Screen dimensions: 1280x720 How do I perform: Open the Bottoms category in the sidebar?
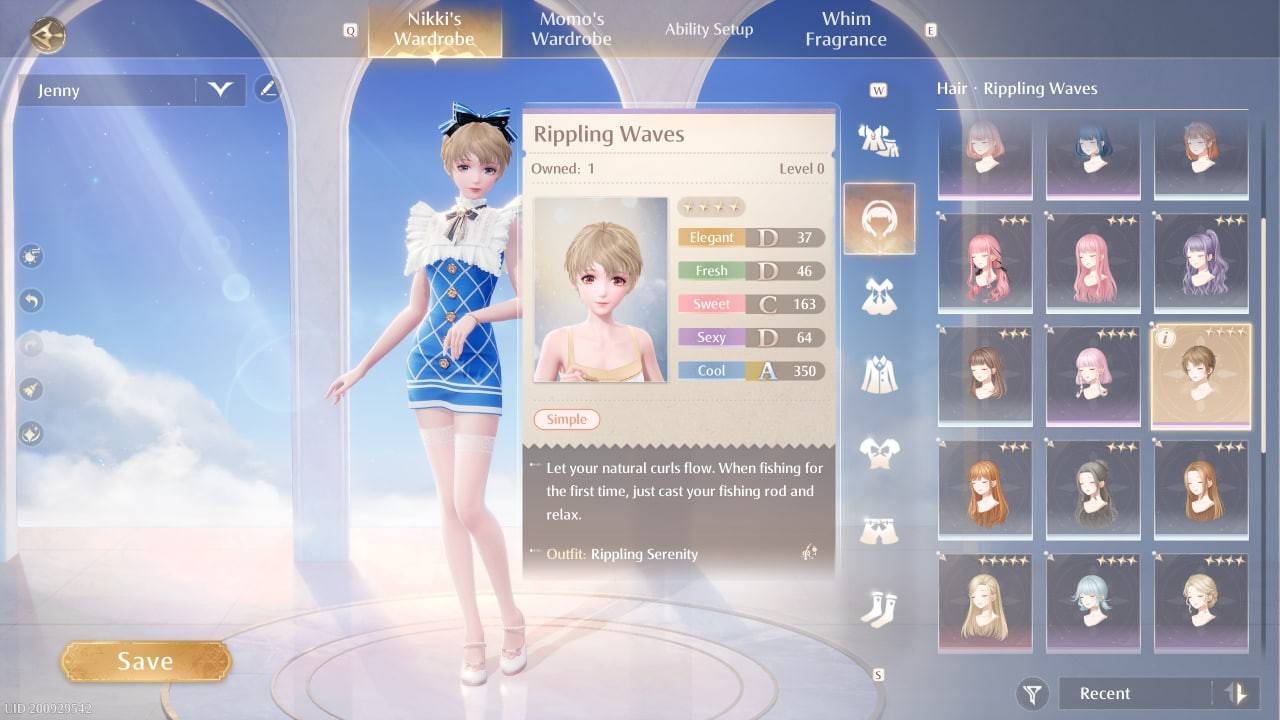click(880, 528)
